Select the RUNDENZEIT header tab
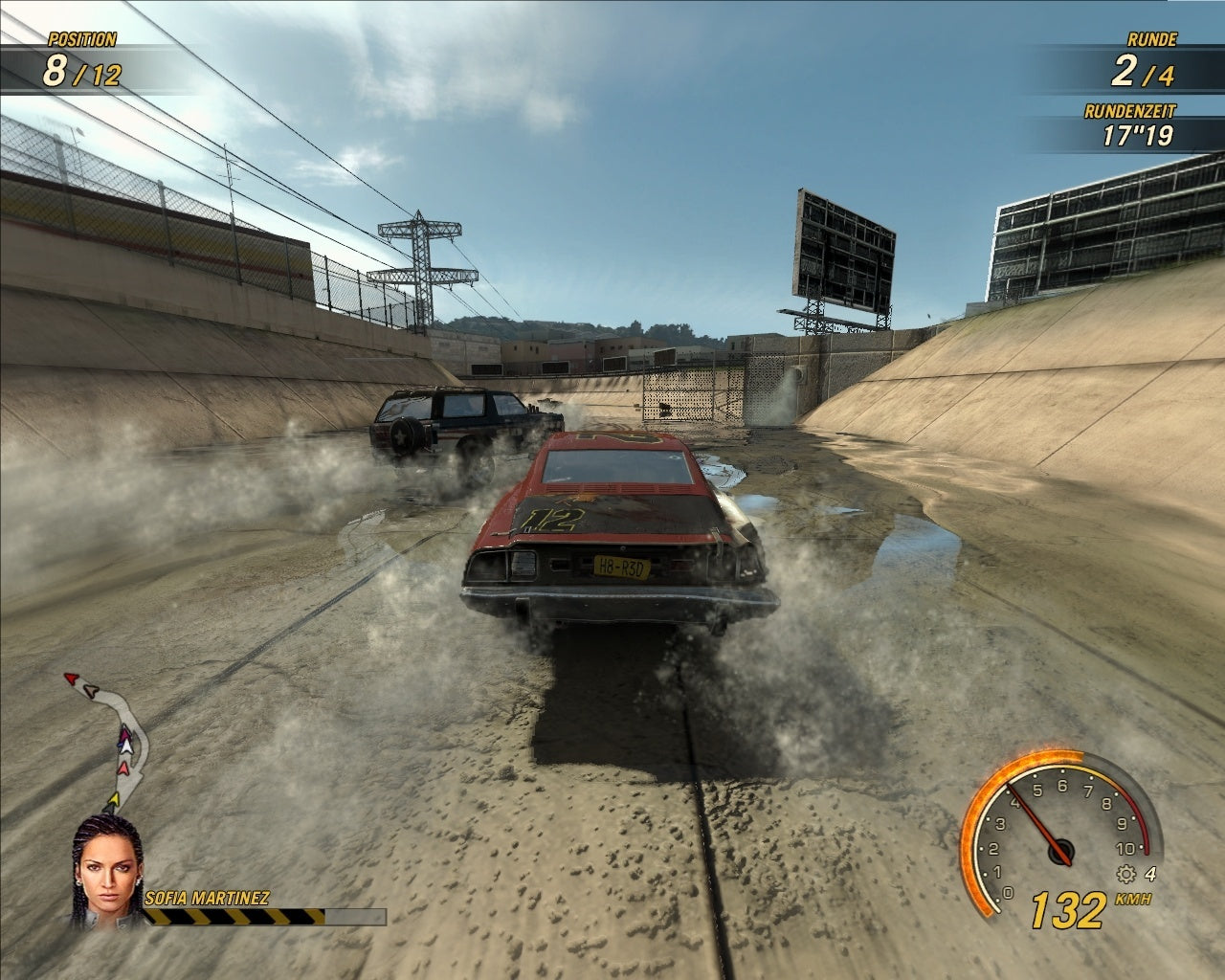This screenshot has height=980, width=1225. click(1131, 111)
